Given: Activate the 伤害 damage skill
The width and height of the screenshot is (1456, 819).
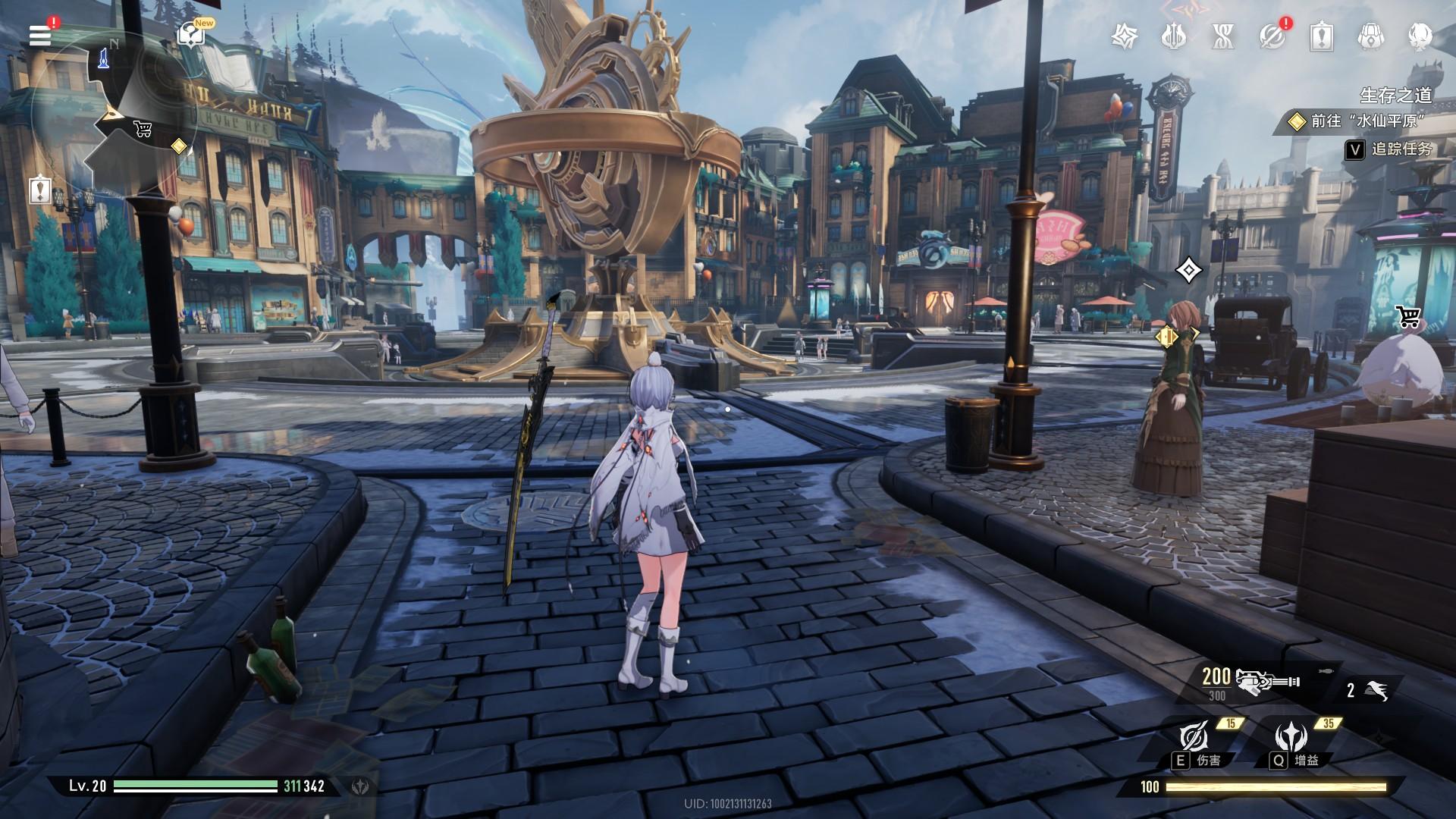Looking at the screenshot, I should pos(1194,736).
